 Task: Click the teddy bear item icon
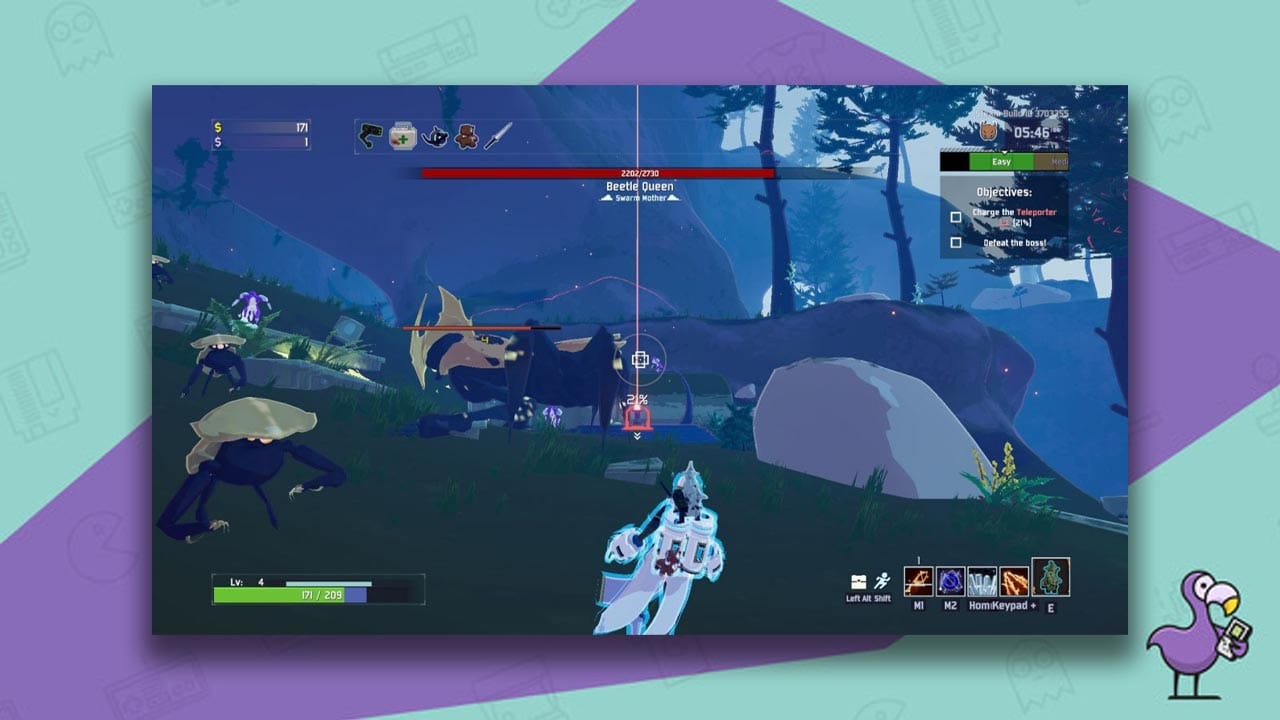pyautogui.click(x=466, y=136)
